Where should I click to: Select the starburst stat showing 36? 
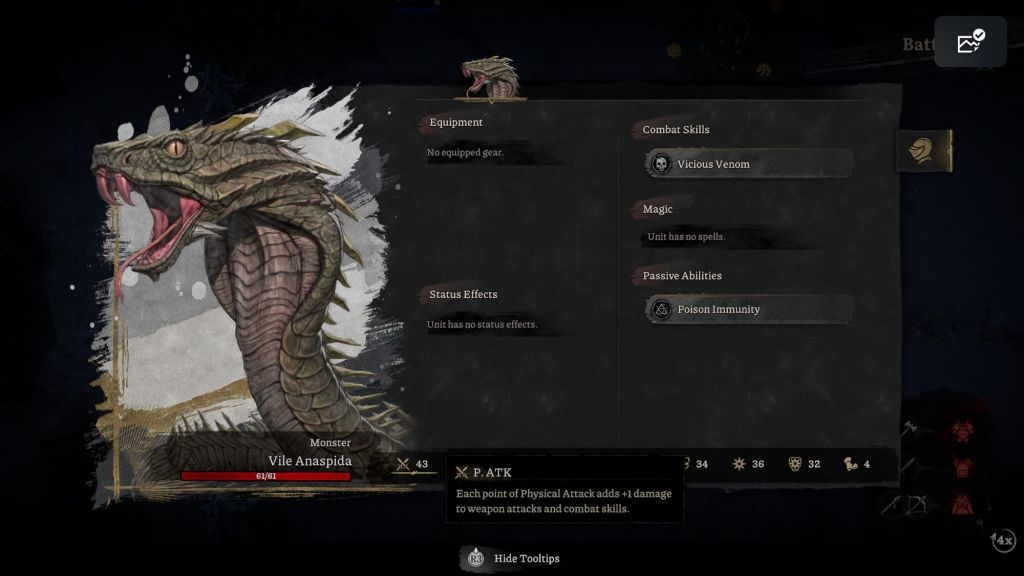(x=749, y=464)
